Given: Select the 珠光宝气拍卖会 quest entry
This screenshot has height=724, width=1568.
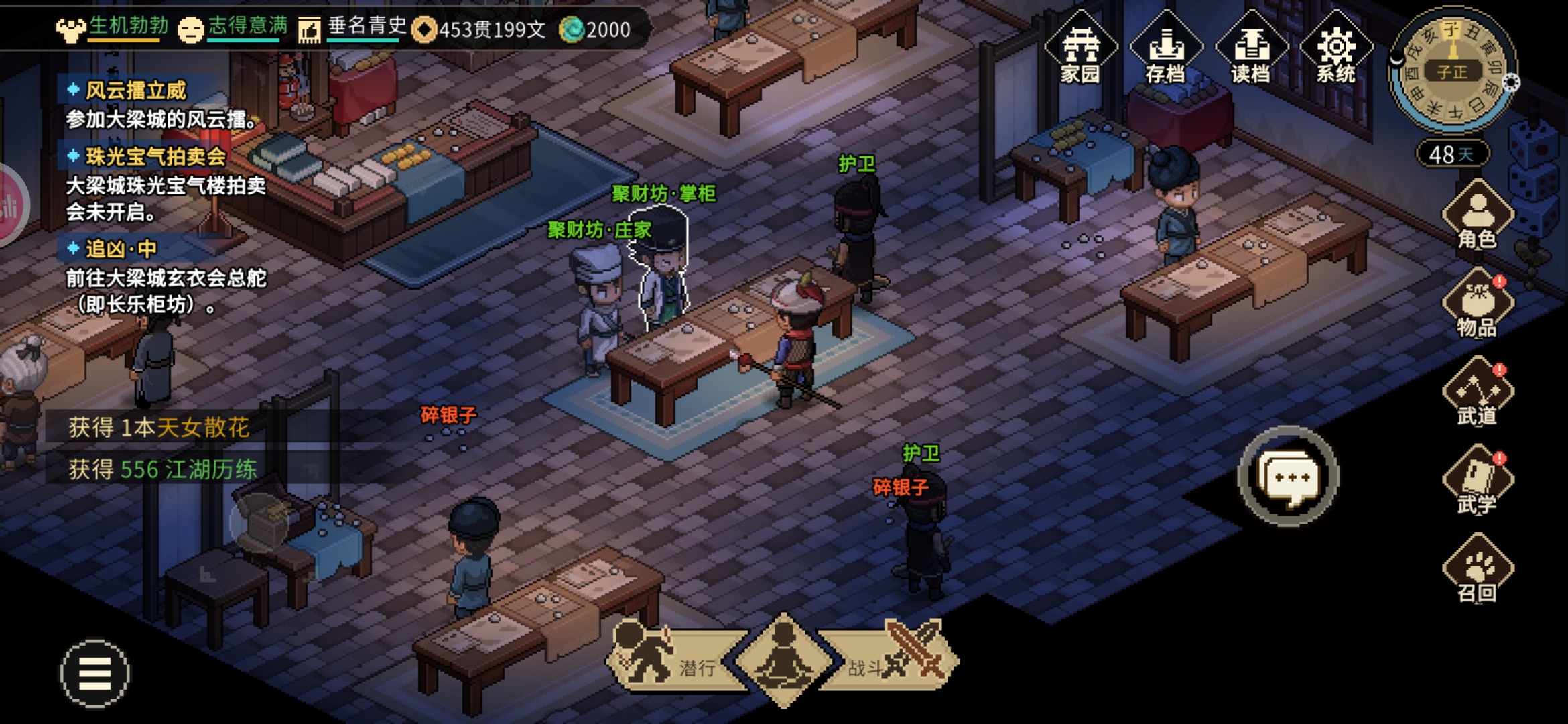Looking at the screenshot, I should tap(155, 157).
